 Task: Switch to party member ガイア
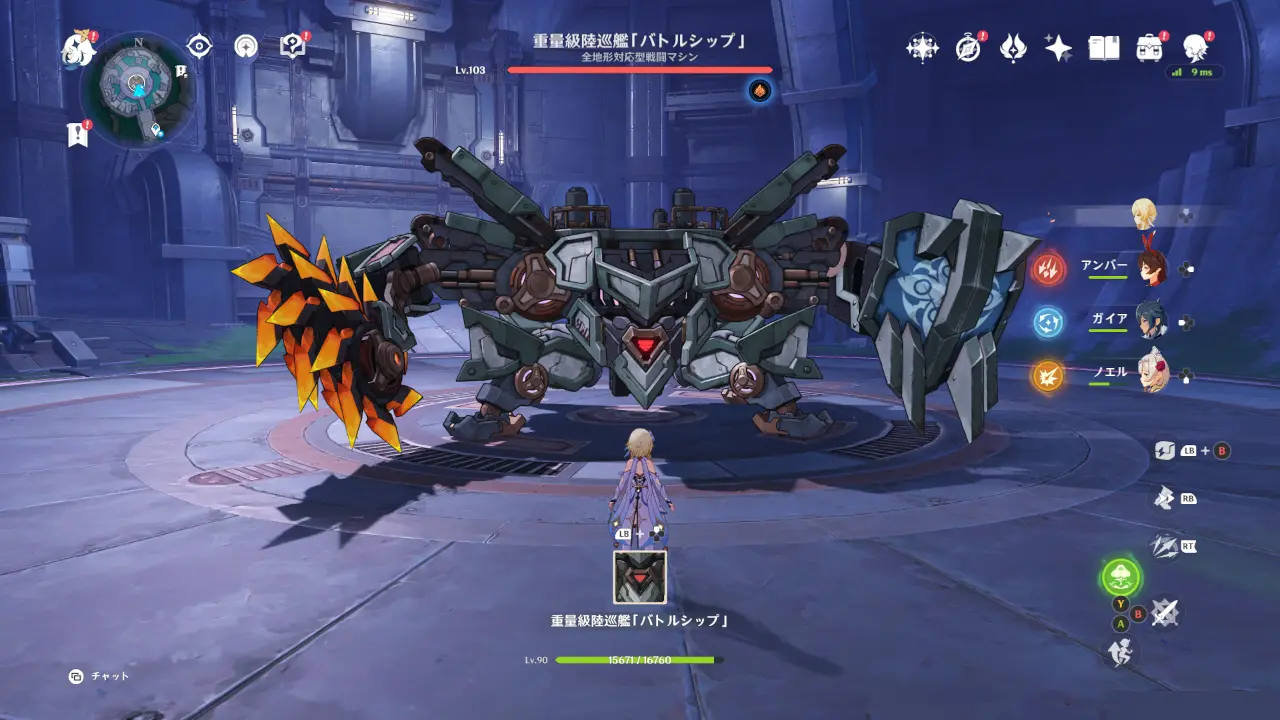coord(1152,321)
